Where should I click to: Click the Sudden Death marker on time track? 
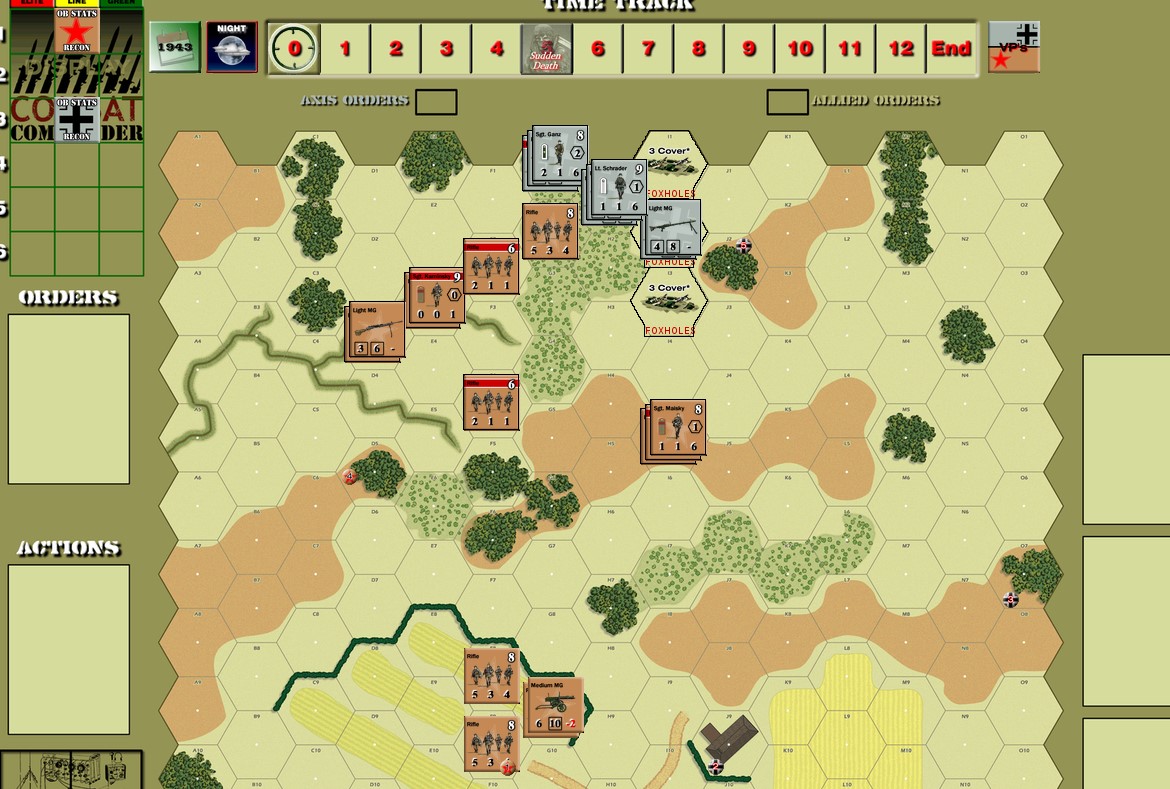(546, 48)
